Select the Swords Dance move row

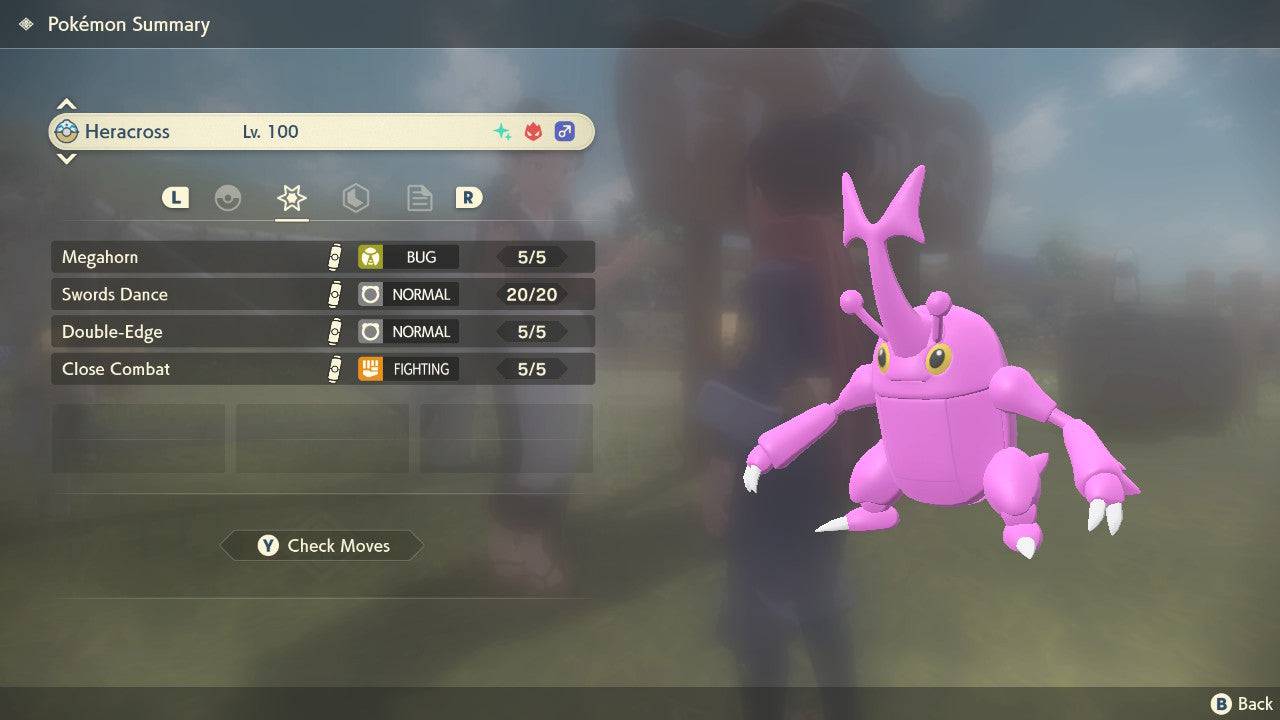[x=322, y=294]
